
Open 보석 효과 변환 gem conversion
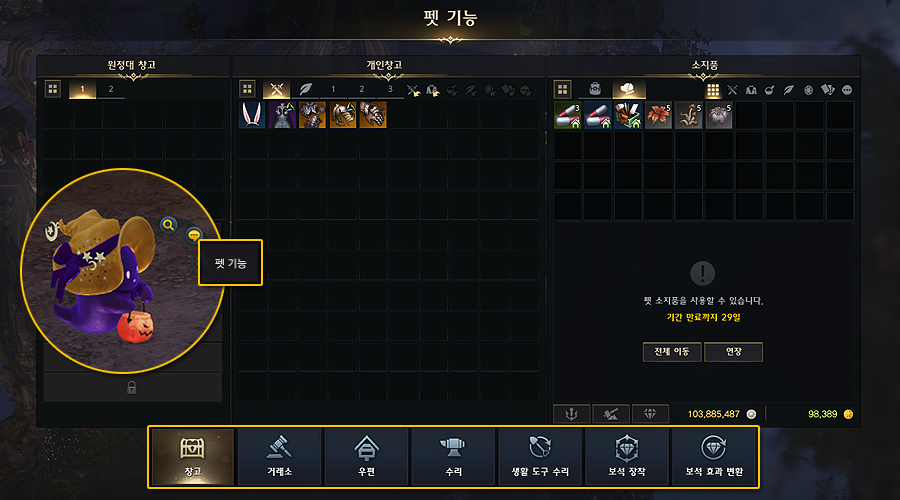[x=714, y=457]
